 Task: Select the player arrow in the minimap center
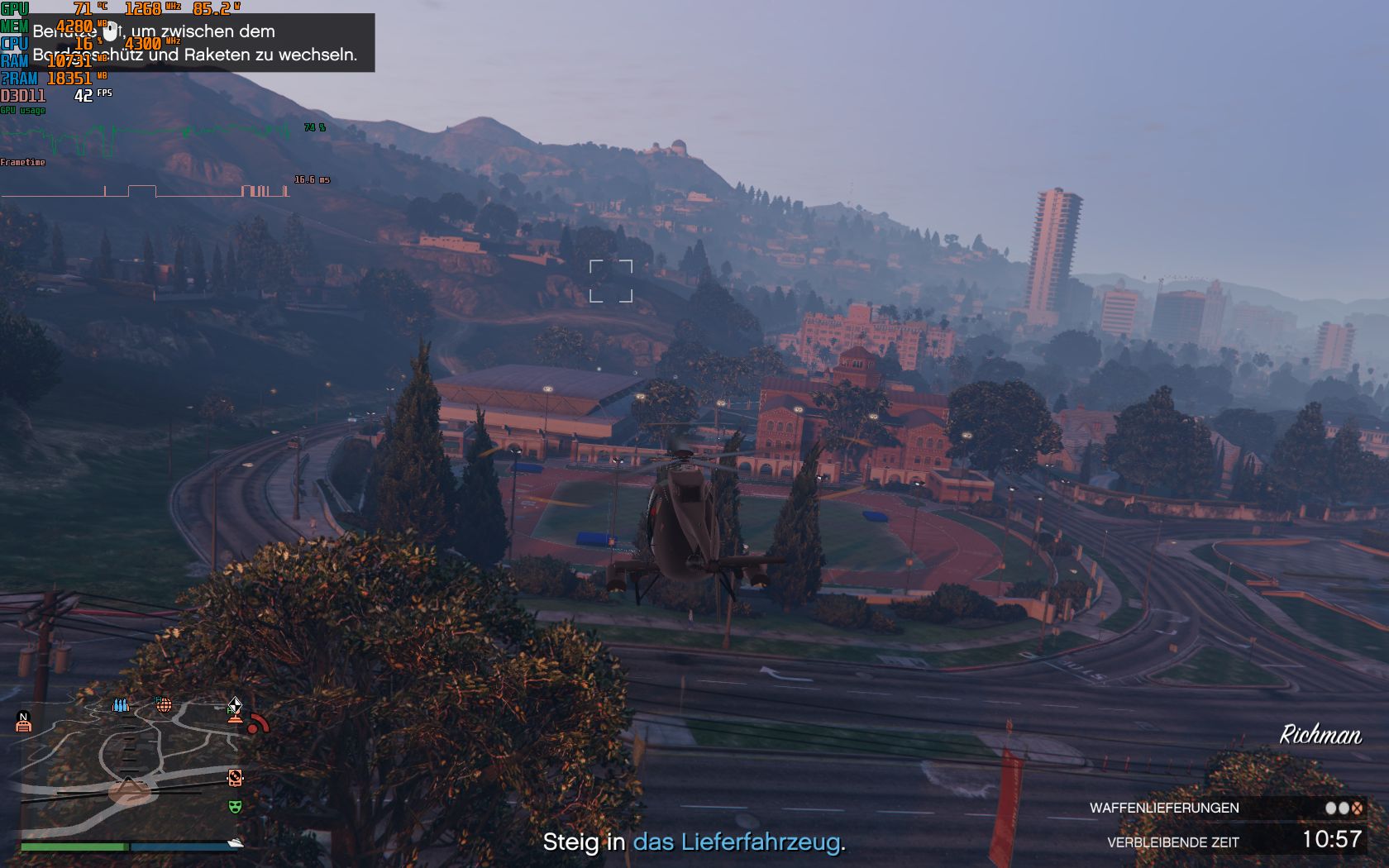pyautogui.click(x=129, y=785)
